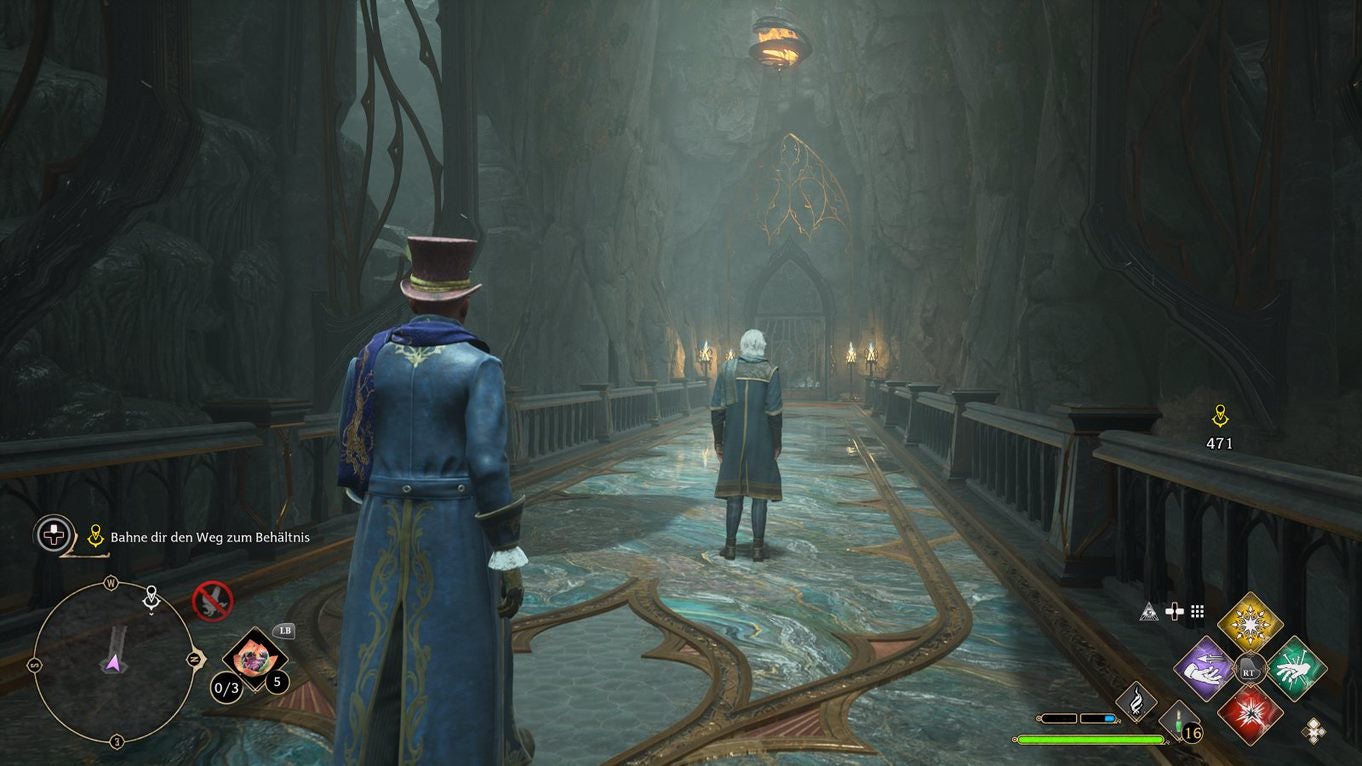
Task: Click the compass N marker on the minimap
Action: (x=194, y=660)
